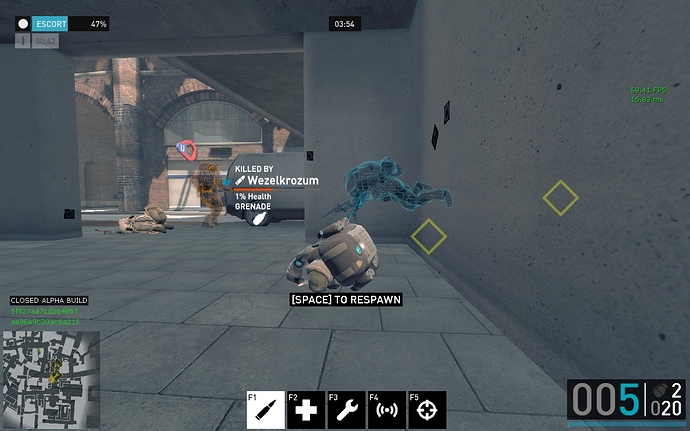Choose the crosshair sniper class slot
The image size is (690, 431).
pyautogui.click(x=427, y=410)
